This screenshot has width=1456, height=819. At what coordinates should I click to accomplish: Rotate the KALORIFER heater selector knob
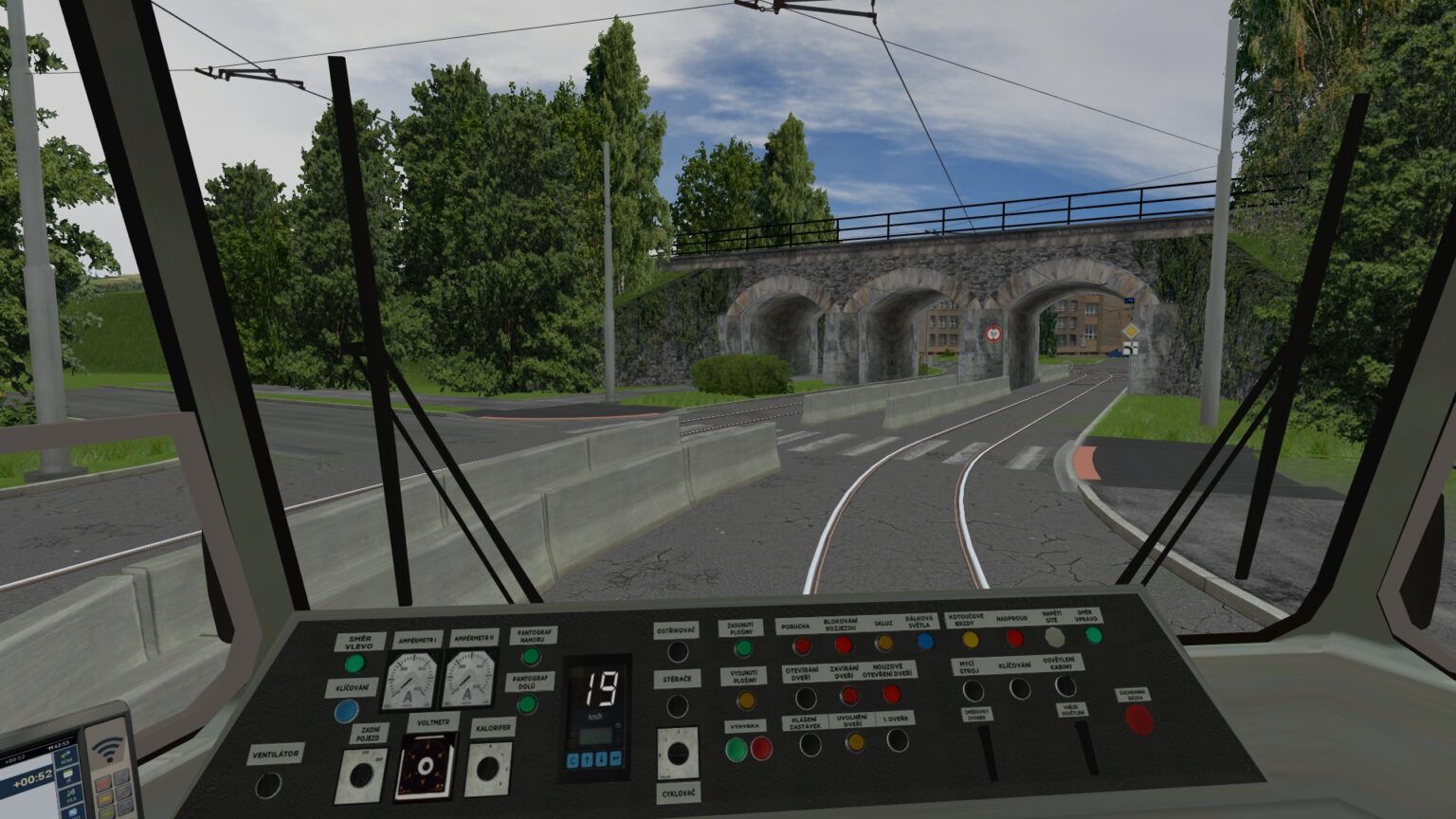[489, 770]
